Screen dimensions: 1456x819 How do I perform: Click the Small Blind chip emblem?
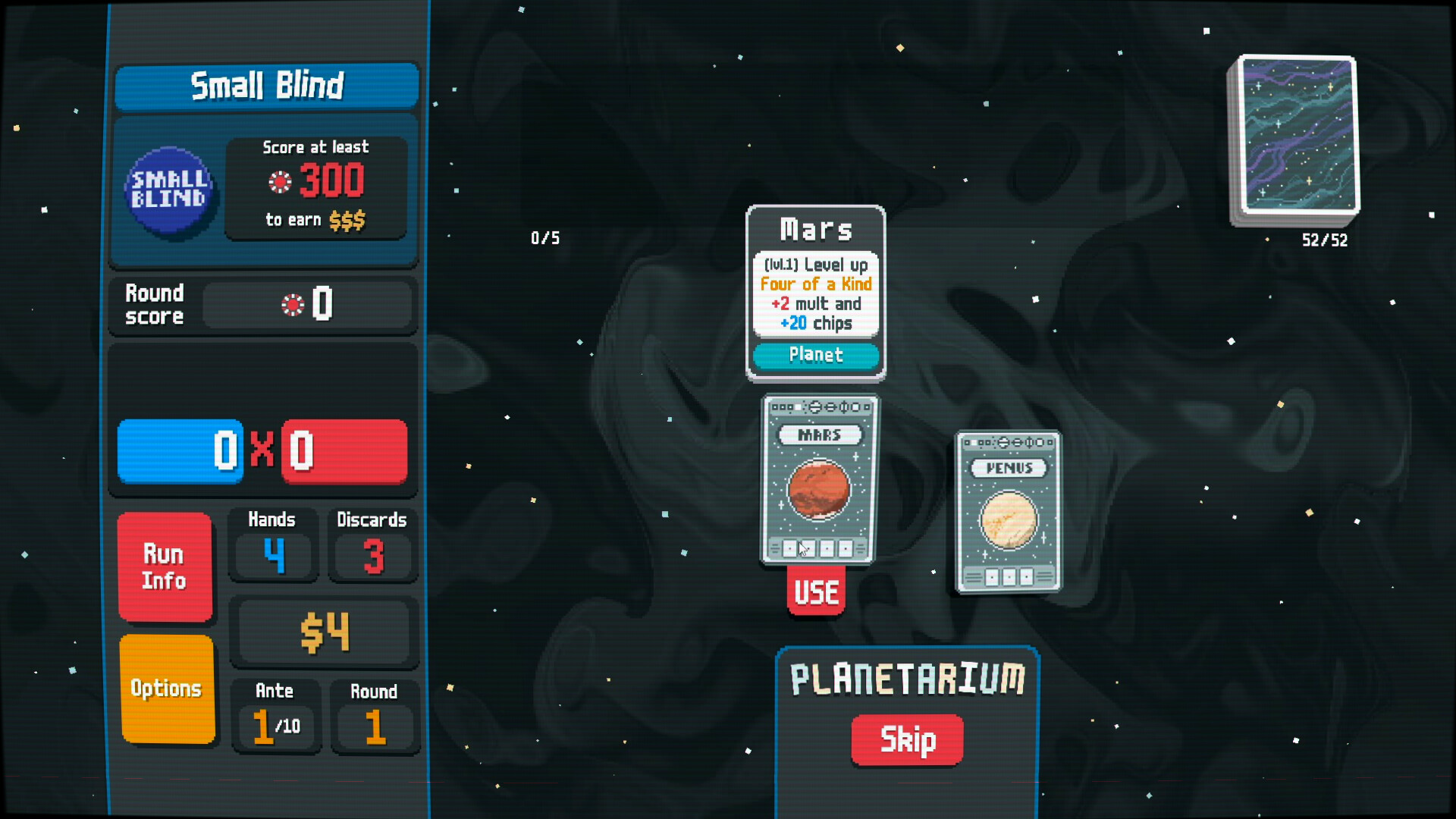pos(170,187)
